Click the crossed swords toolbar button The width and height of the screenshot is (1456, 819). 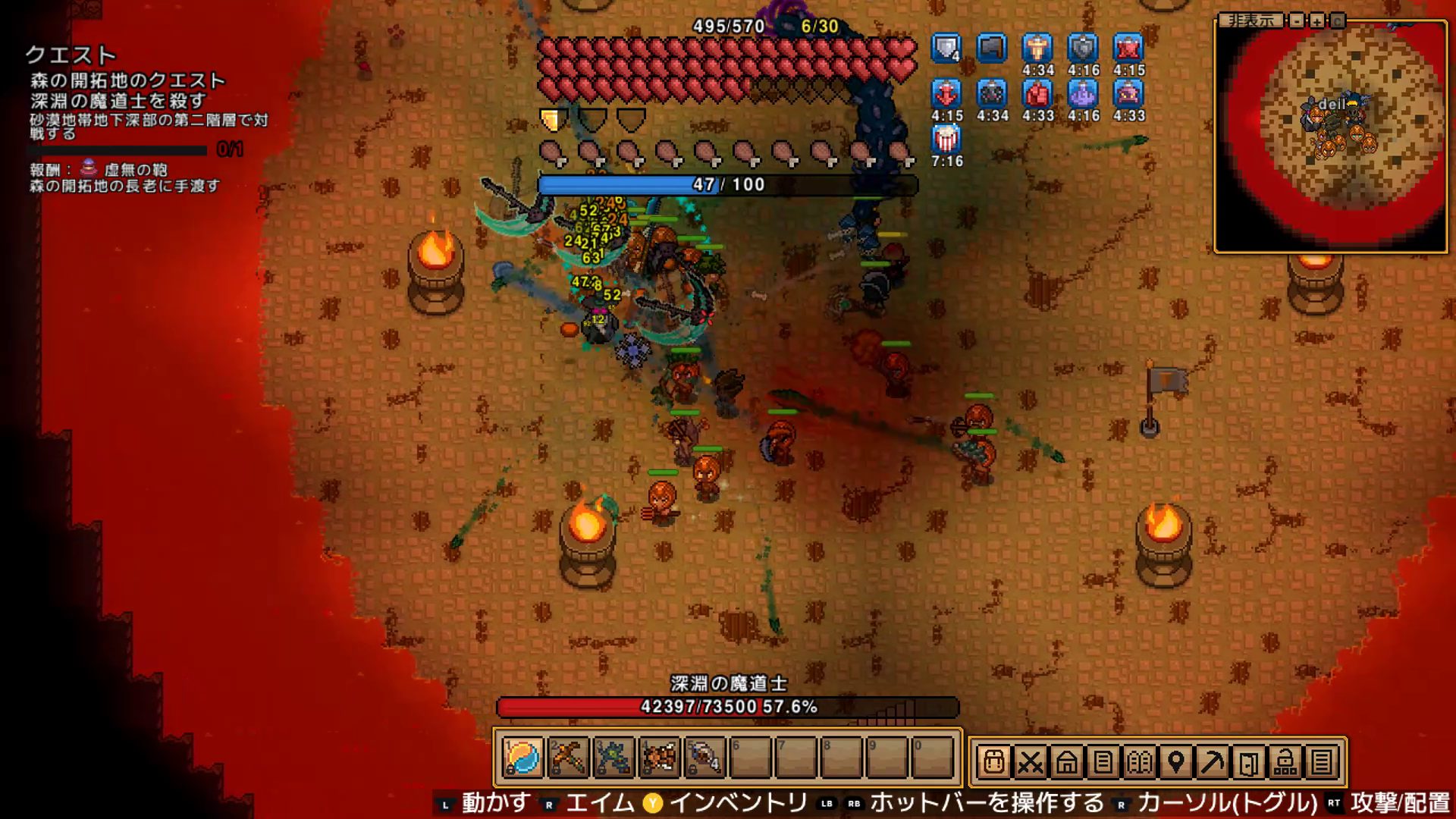click(1030, 761)
